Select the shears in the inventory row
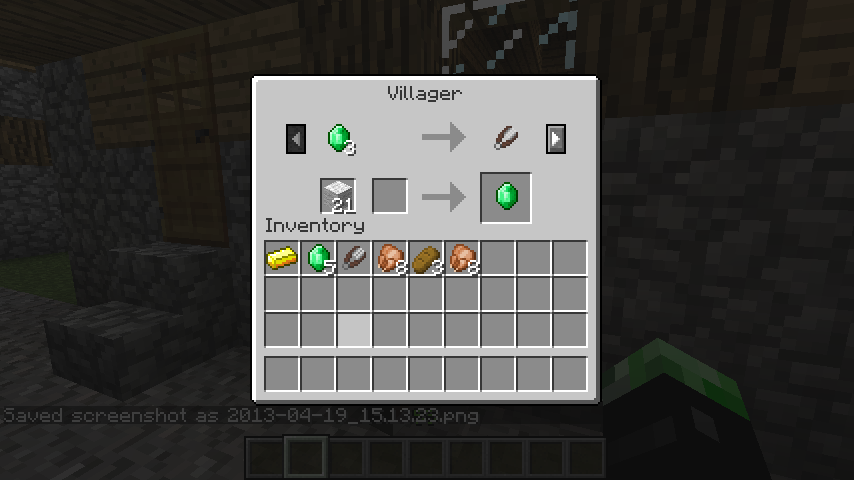854x480 pixels. click(354, 259)
